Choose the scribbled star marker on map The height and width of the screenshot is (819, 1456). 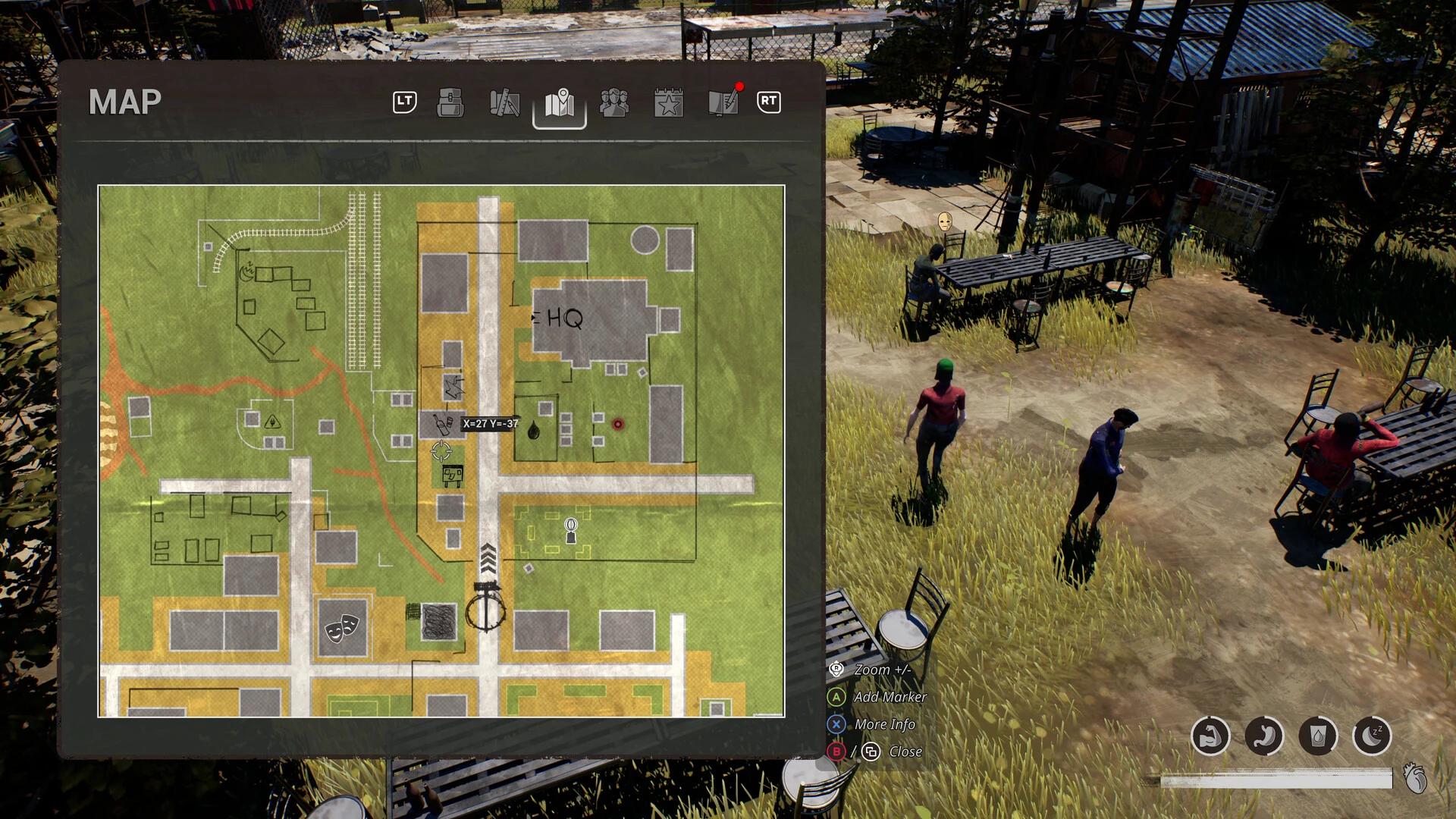(x=453, y=388)
